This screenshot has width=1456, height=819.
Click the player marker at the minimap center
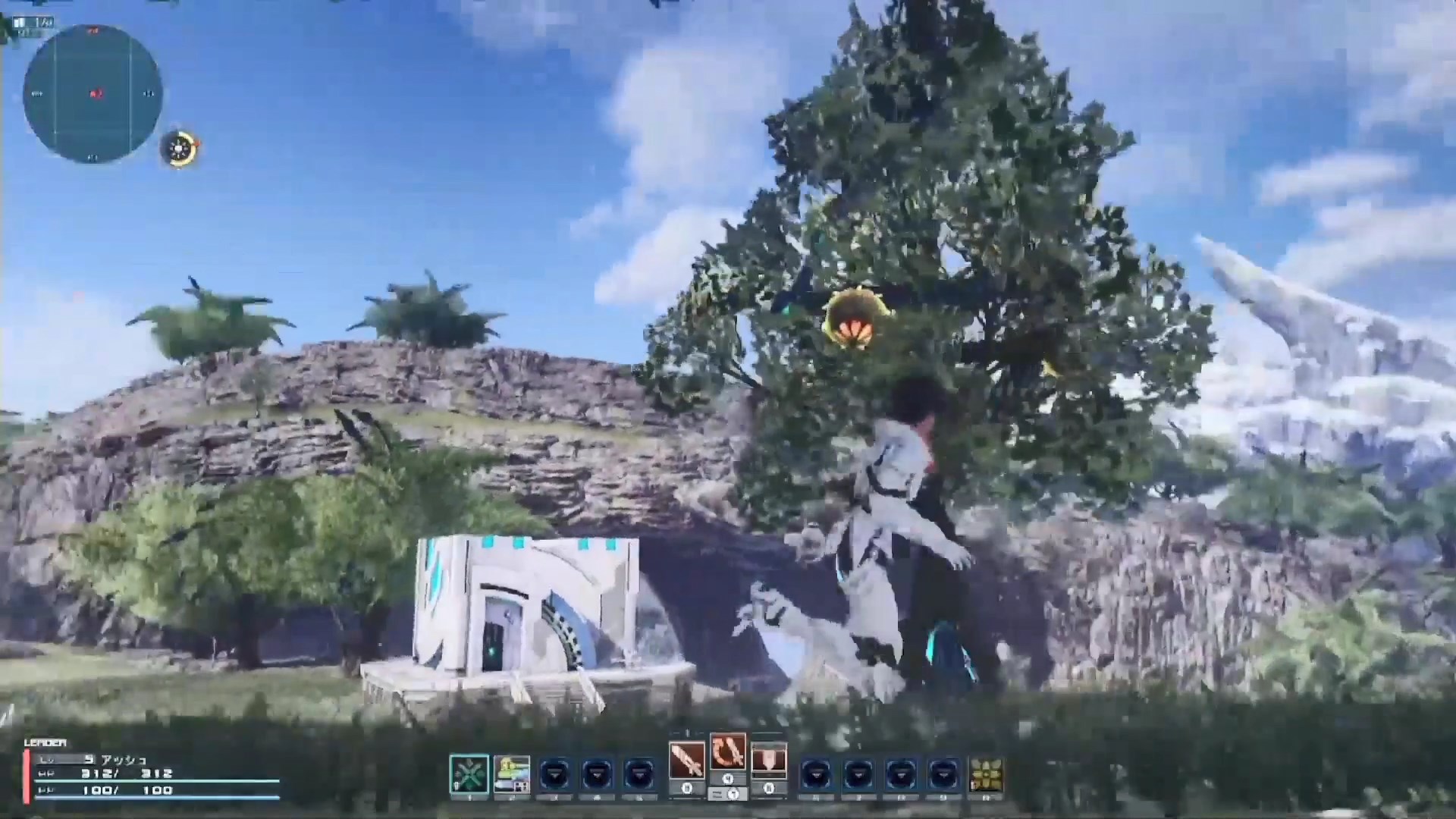(x=96, y=93)
